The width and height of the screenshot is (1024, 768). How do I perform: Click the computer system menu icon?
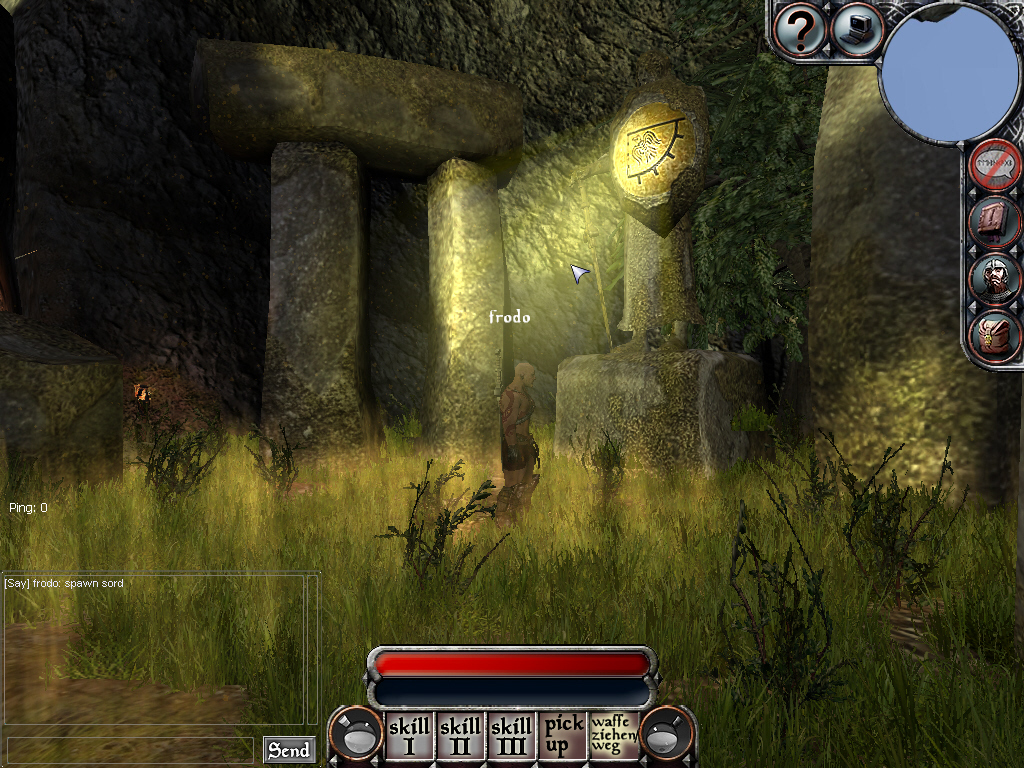858,30
